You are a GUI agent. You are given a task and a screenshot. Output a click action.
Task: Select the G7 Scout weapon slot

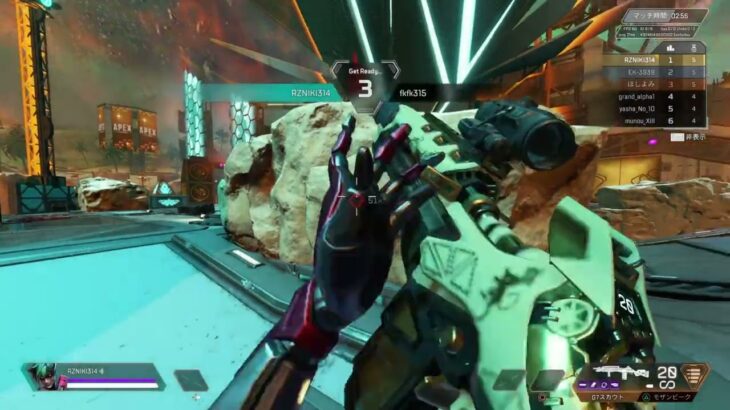(618, 376)
